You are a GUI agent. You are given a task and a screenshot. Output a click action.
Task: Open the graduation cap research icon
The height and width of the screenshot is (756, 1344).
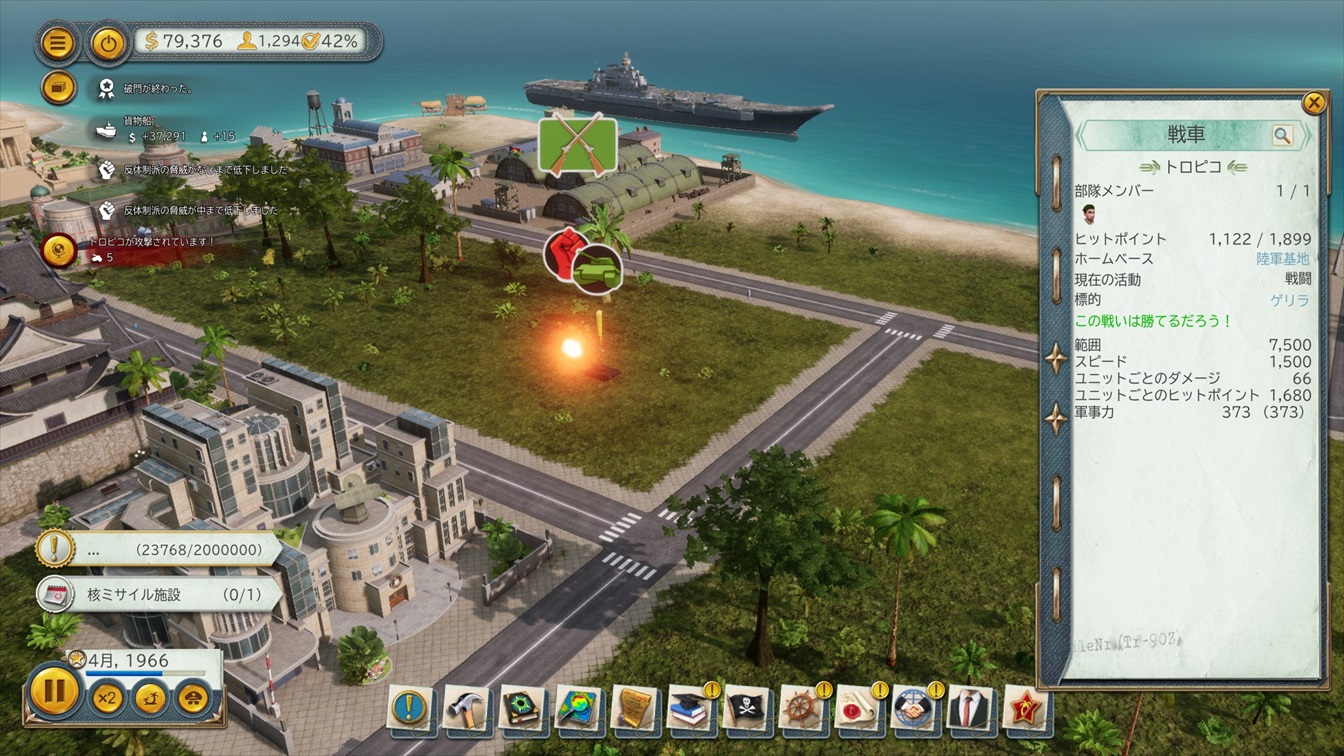point(690,709)
